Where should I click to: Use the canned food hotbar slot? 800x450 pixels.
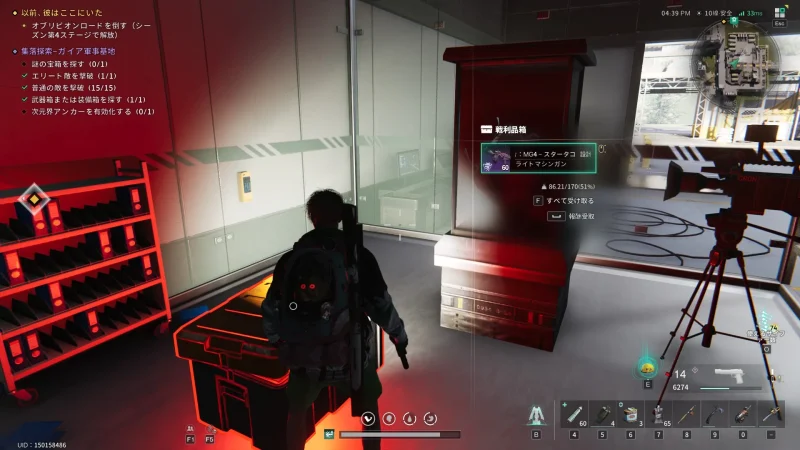pos(631,413)
